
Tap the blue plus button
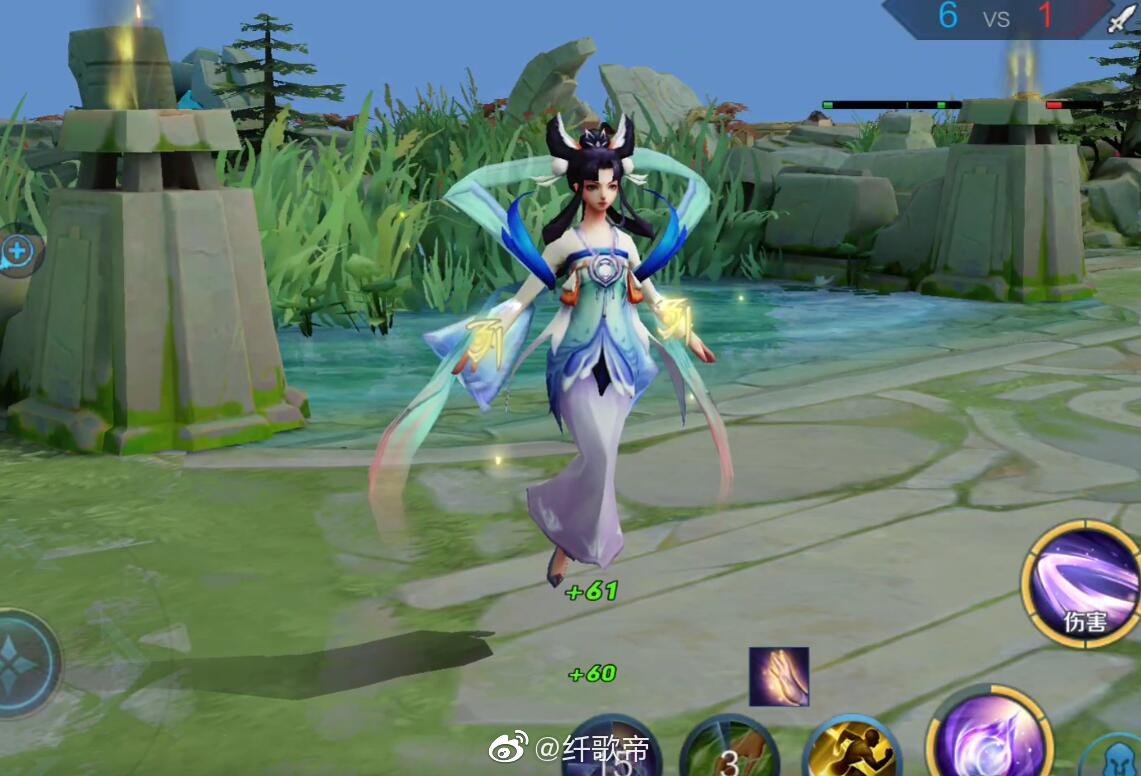point(19,251)
